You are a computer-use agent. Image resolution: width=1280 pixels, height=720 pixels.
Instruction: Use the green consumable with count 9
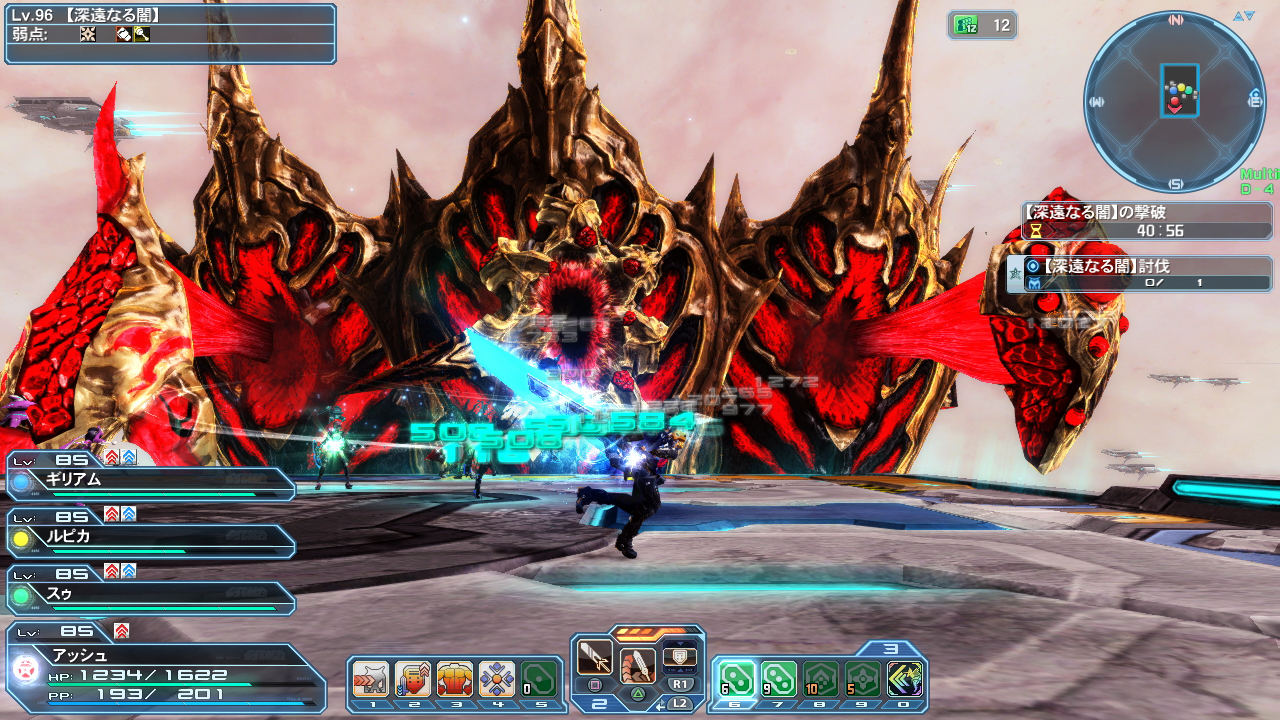pos(779,679)
